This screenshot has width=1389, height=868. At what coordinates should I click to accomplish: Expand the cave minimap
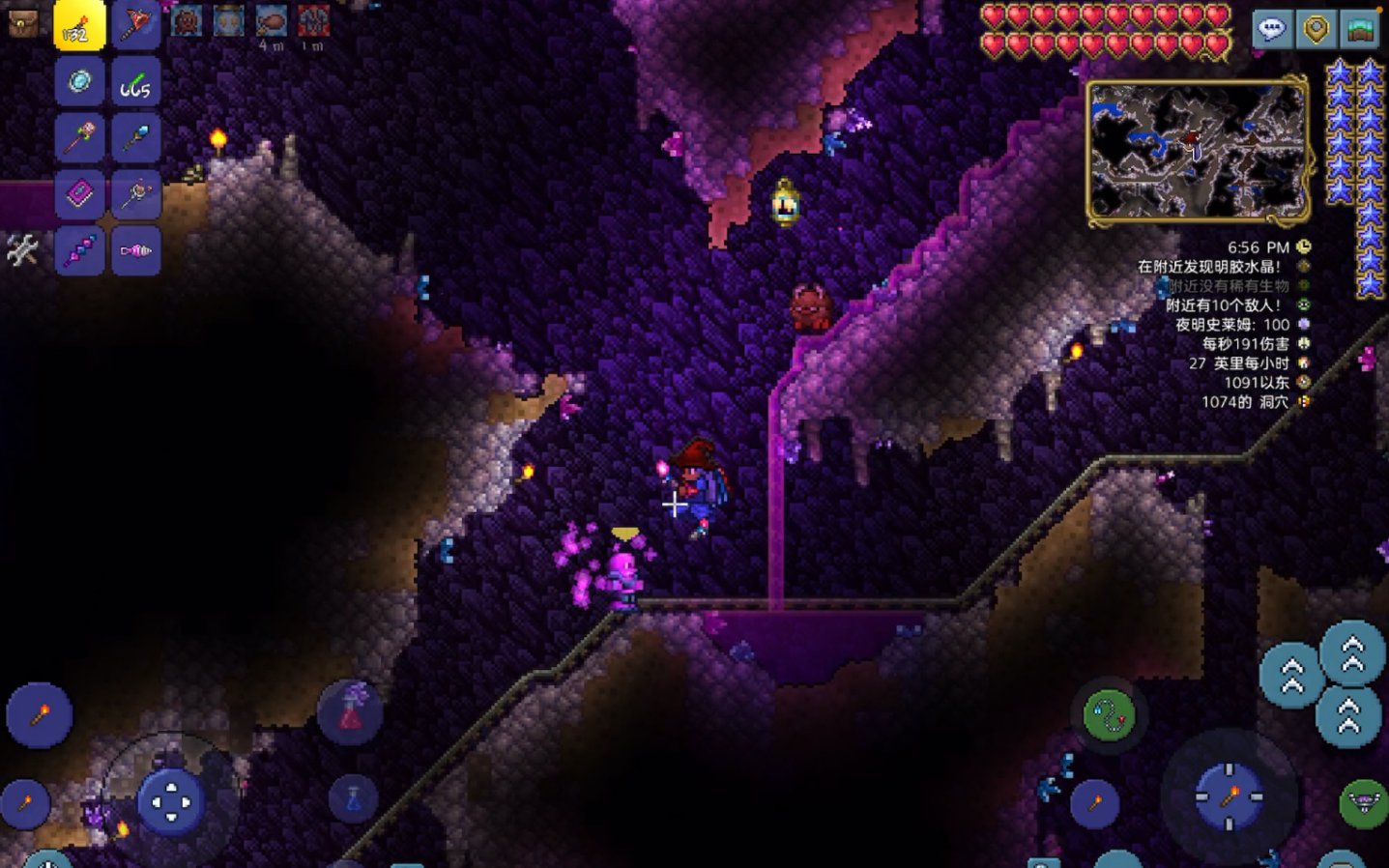tap(1198, 151)
